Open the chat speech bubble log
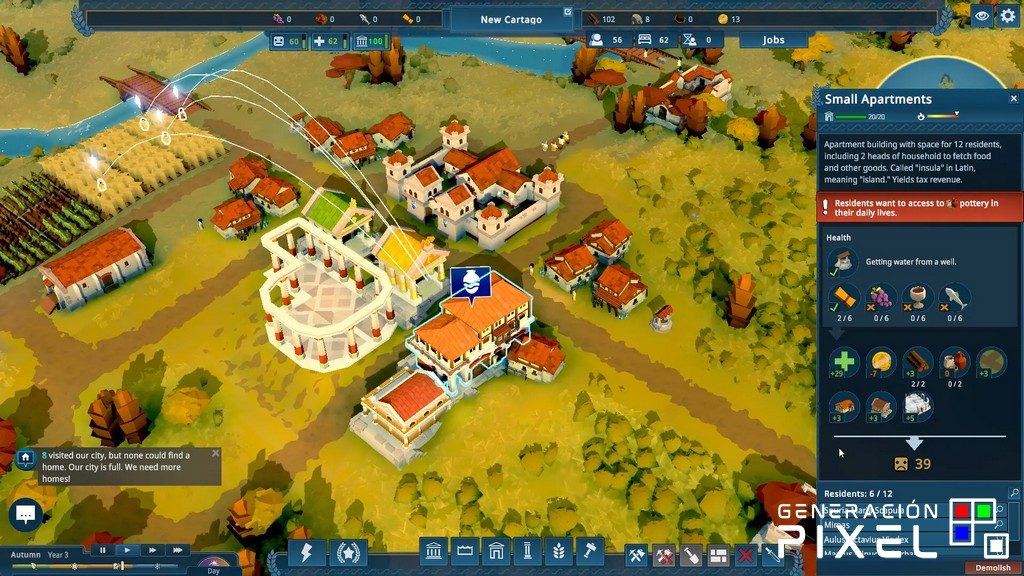1024x576 pixels. pyautogui.click(x=25, y=515)
